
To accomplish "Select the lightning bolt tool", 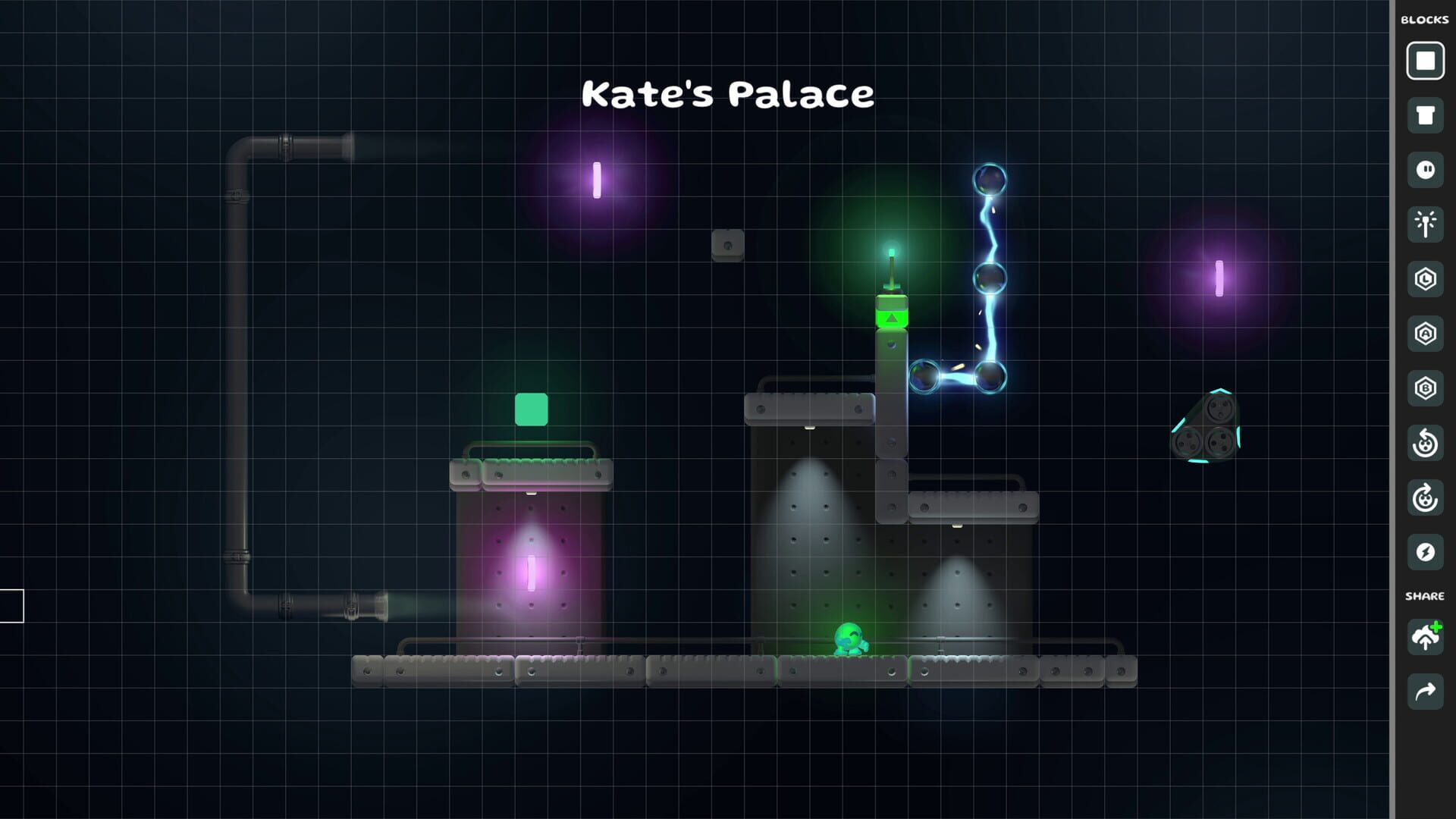I will (1426, 553).
